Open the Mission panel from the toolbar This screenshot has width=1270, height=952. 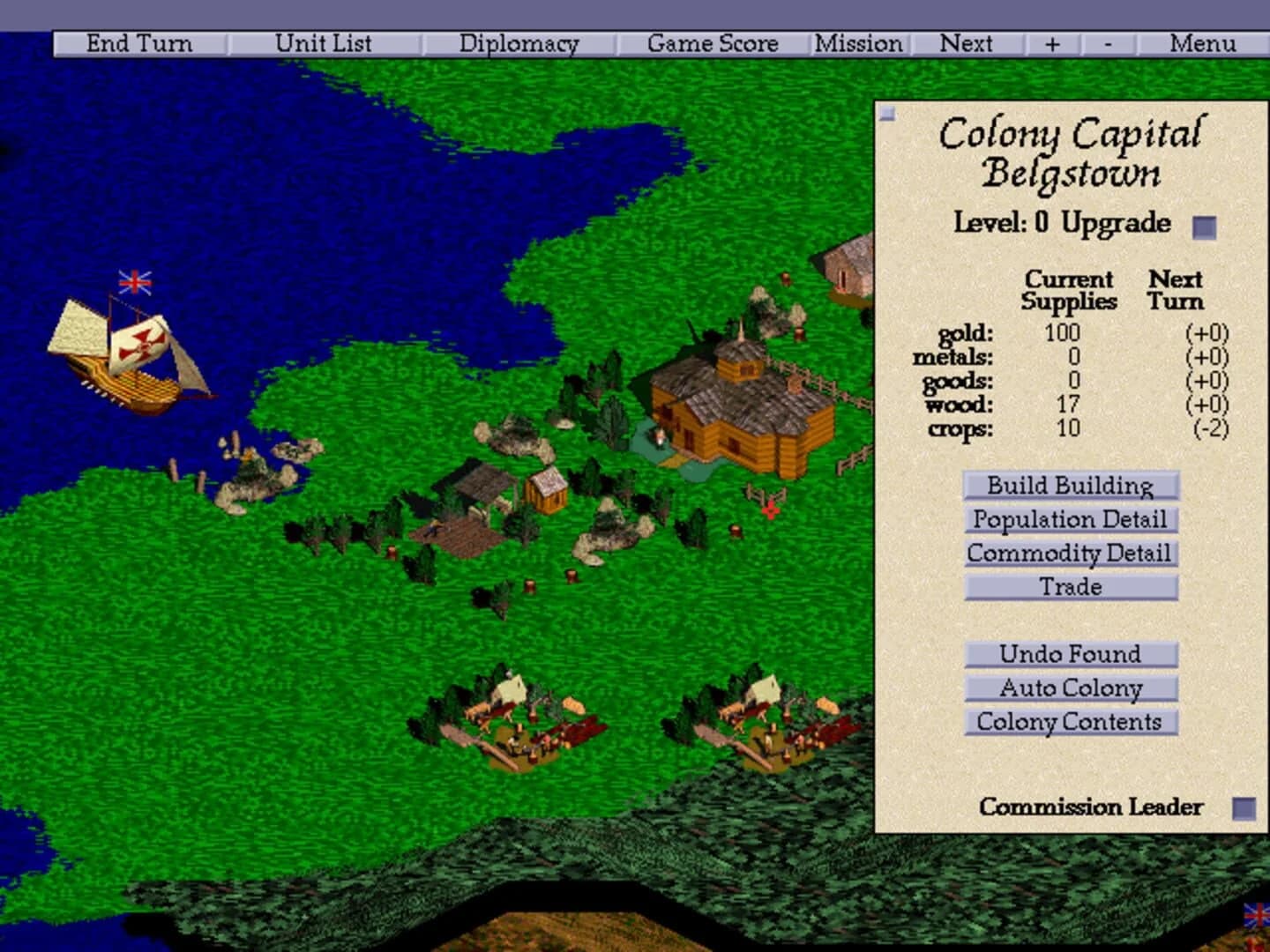click(x=860, y=43)
